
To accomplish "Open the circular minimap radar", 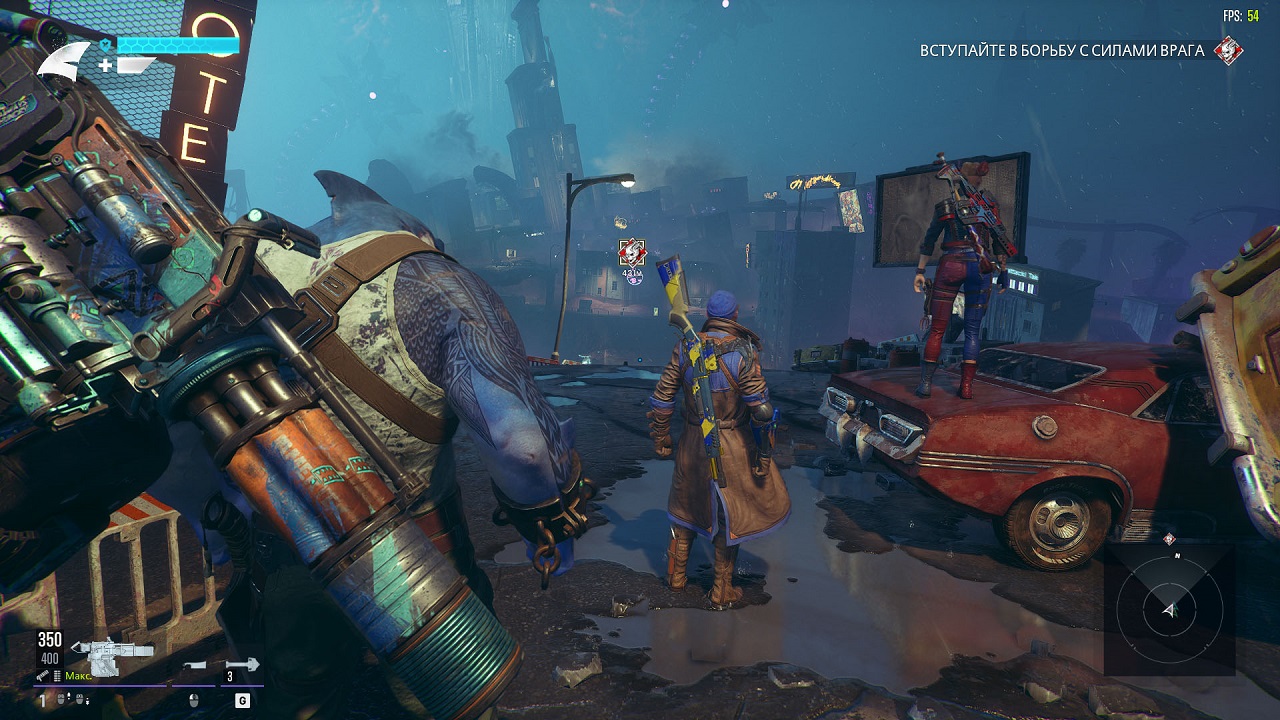I will tap(1168, 609).
